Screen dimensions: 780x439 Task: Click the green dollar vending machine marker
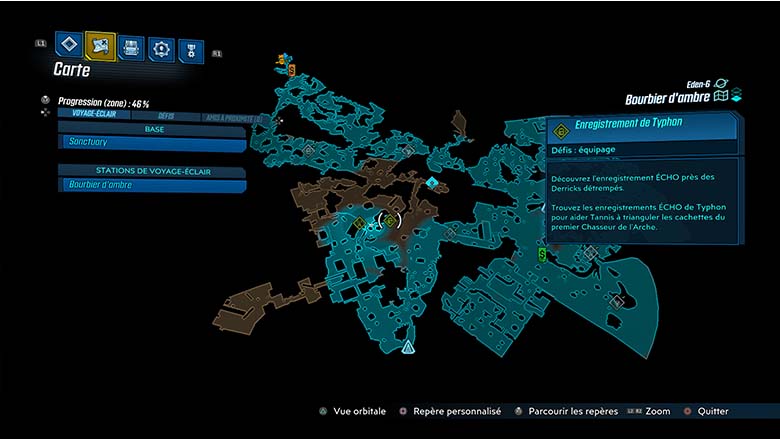tap(542, 254)
